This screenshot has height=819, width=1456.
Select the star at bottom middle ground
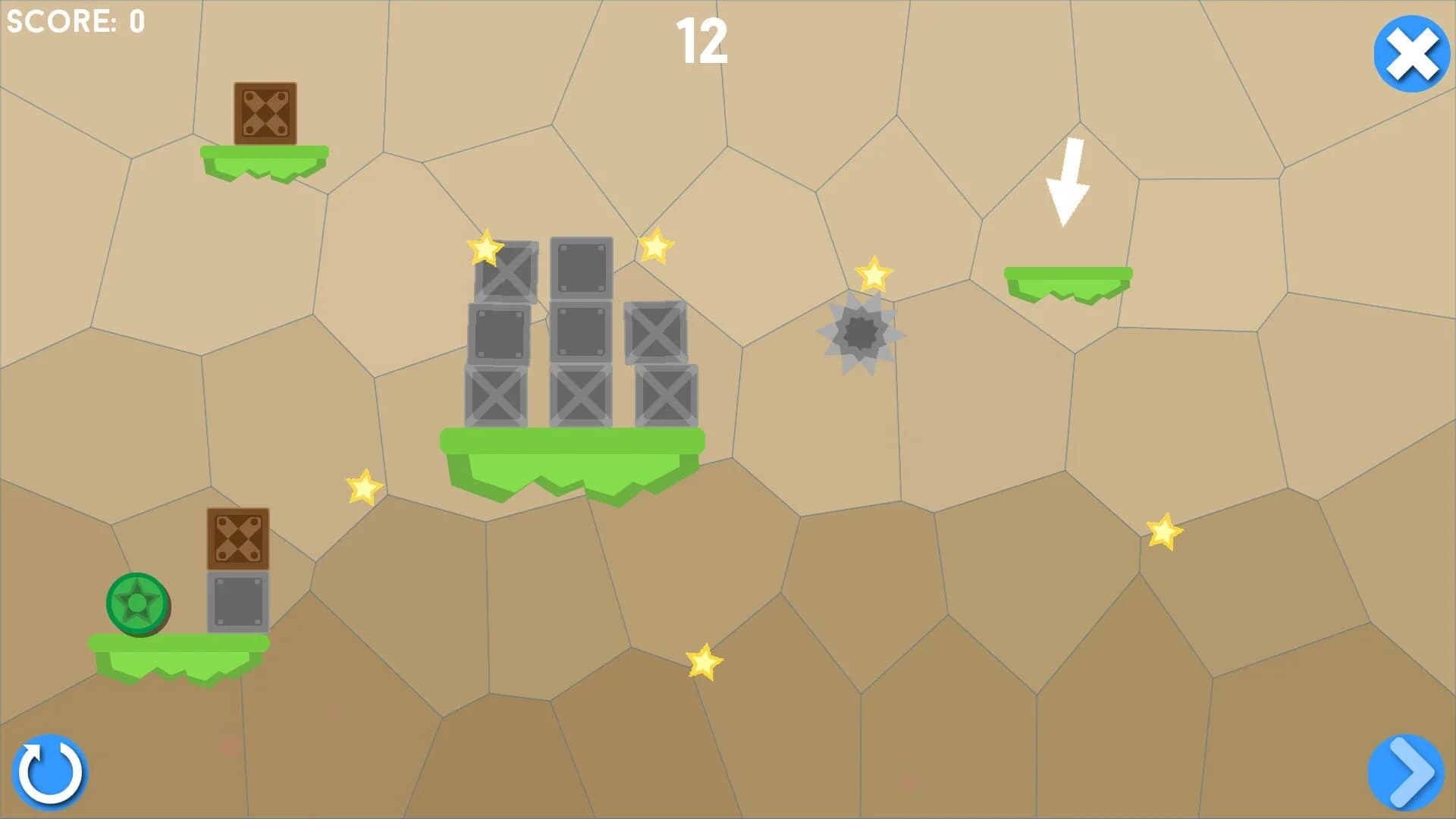pos(704,661)
